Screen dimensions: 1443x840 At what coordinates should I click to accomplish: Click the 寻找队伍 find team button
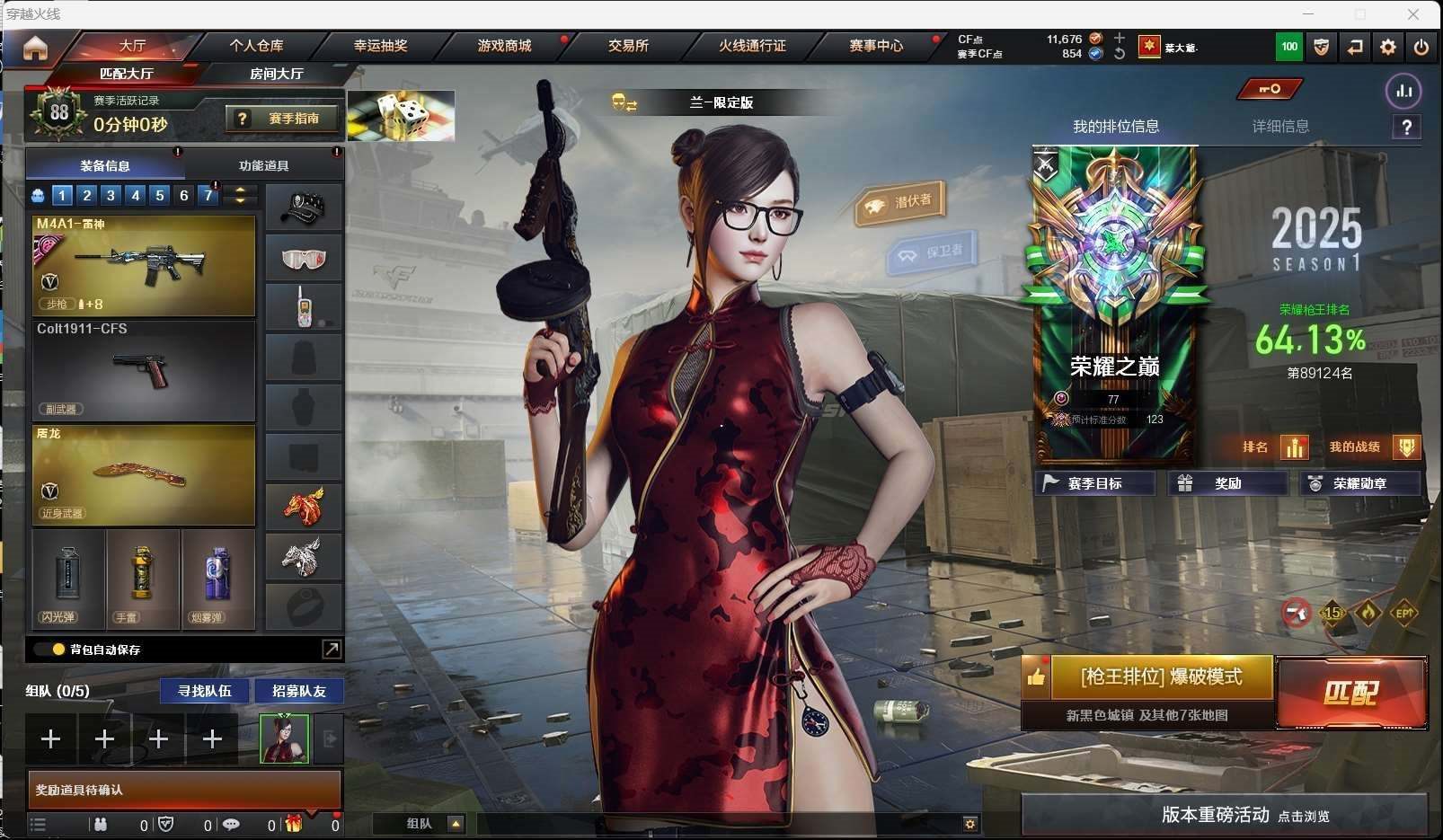204,691
